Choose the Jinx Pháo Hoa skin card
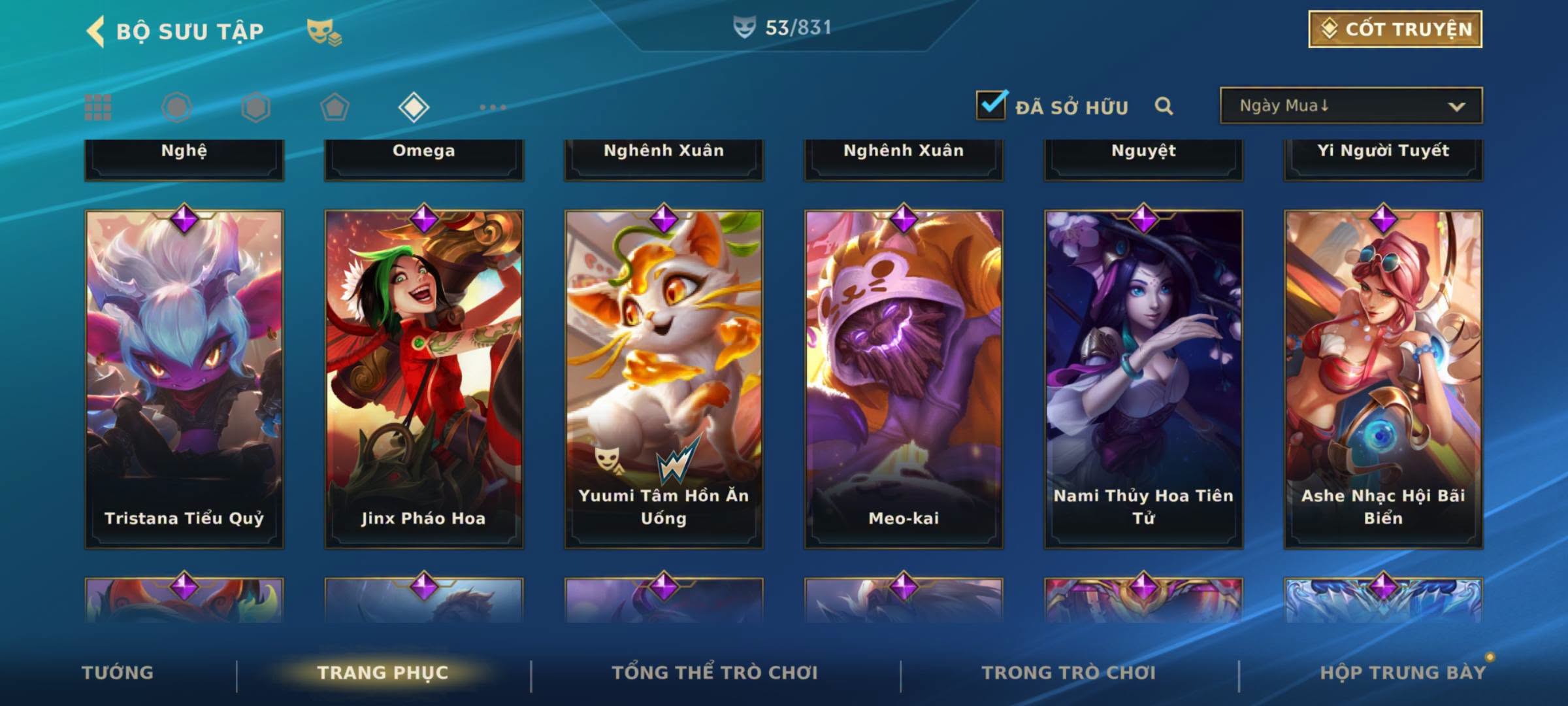Viewport: 1568px width, 706px height. [x=424, y=379]
